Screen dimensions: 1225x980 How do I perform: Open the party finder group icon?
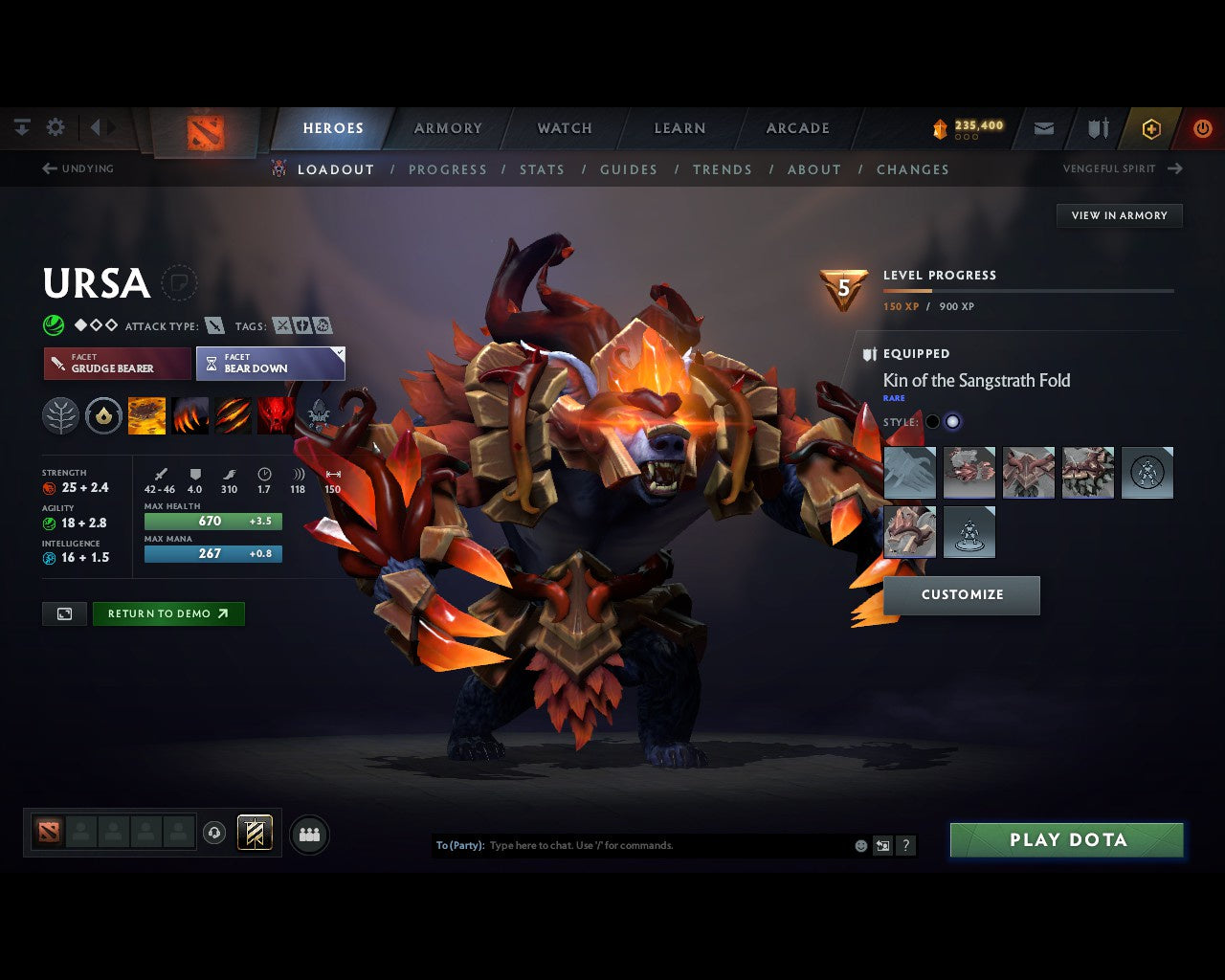pos(309,833)
